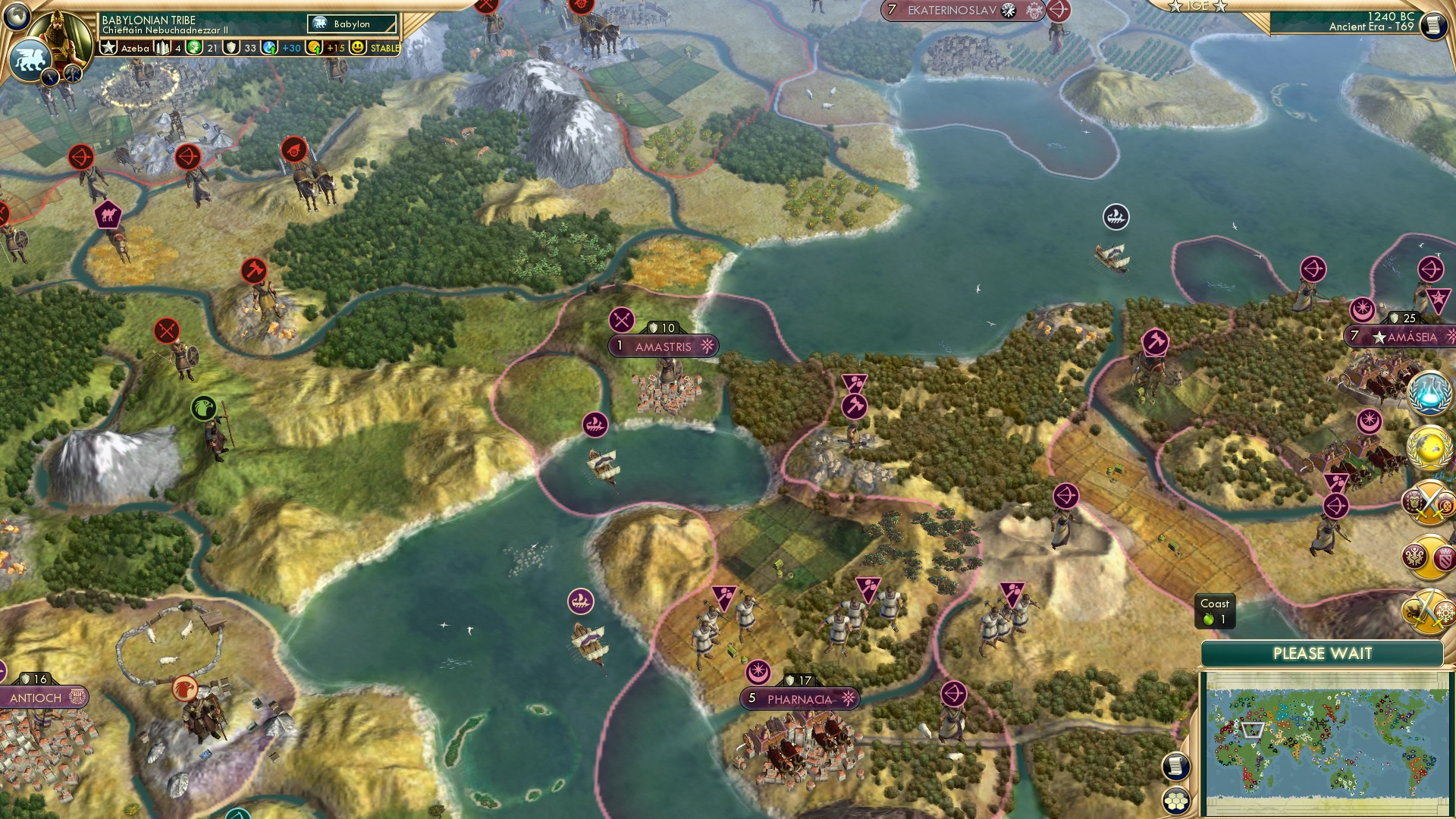Open the Babylon civilization banner dropdown
This screenshot has width=1456, height=819.
(351, 24)
